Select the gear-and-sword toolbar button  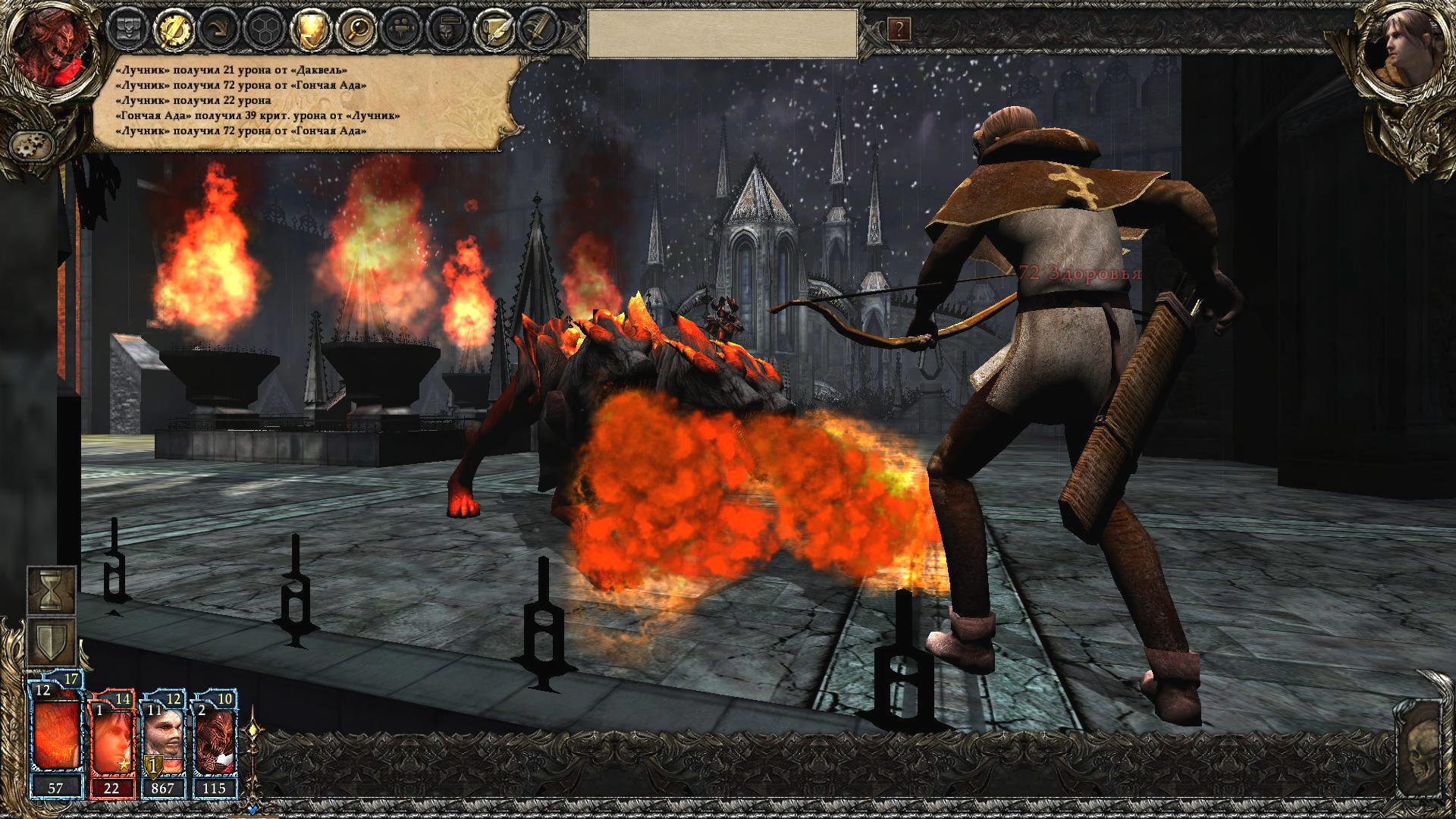(174, 30)
